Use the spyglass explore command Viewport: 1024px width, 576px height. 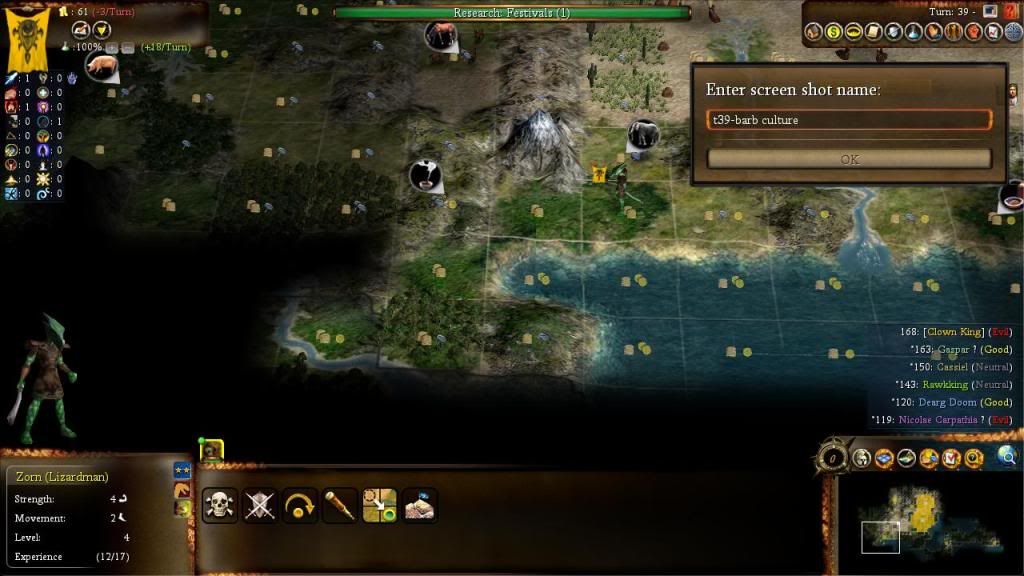pyautogui.click(x=340, y=505)
